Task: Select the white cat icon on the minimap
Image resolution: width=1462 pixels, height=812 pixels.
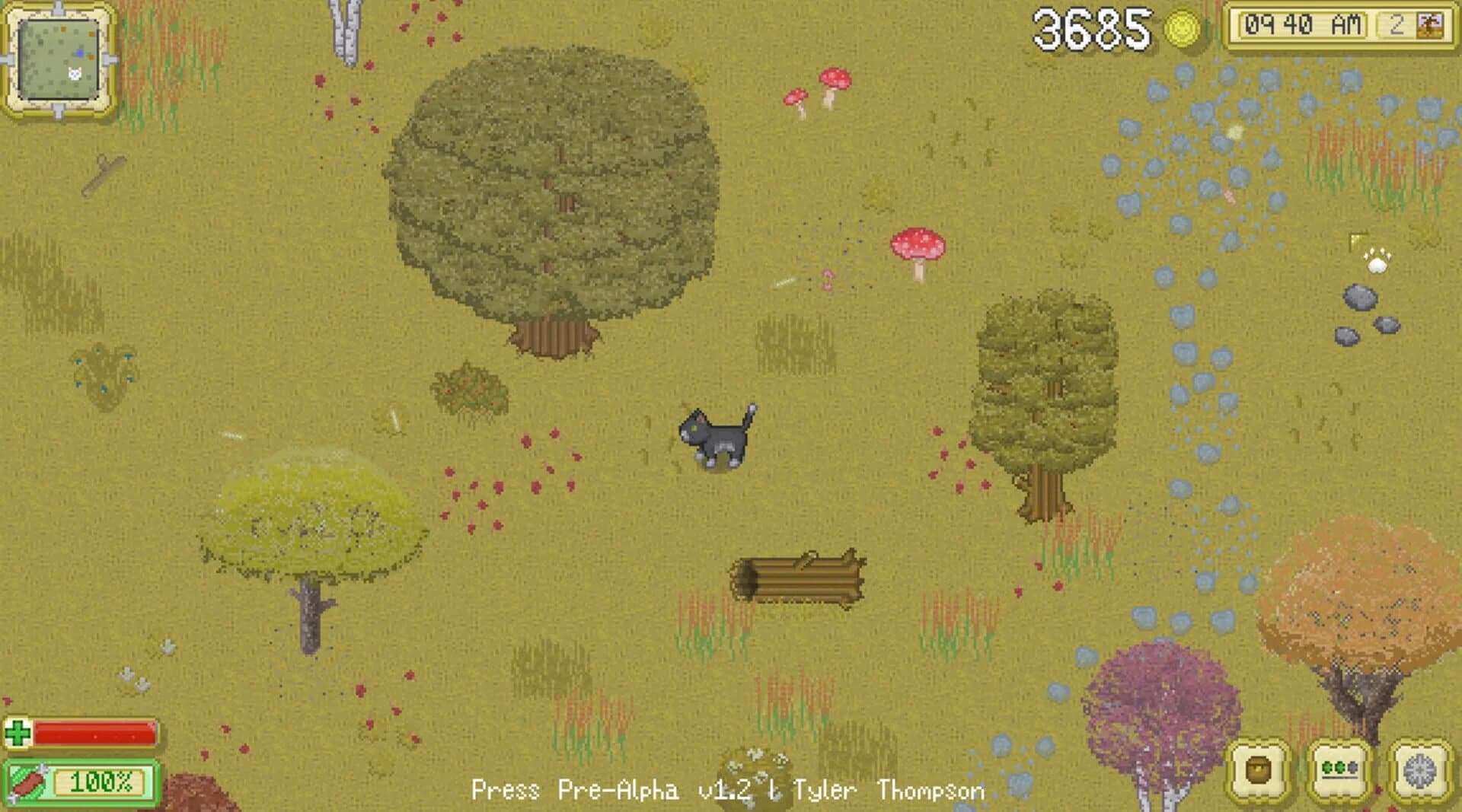Action: click(74, 72)
